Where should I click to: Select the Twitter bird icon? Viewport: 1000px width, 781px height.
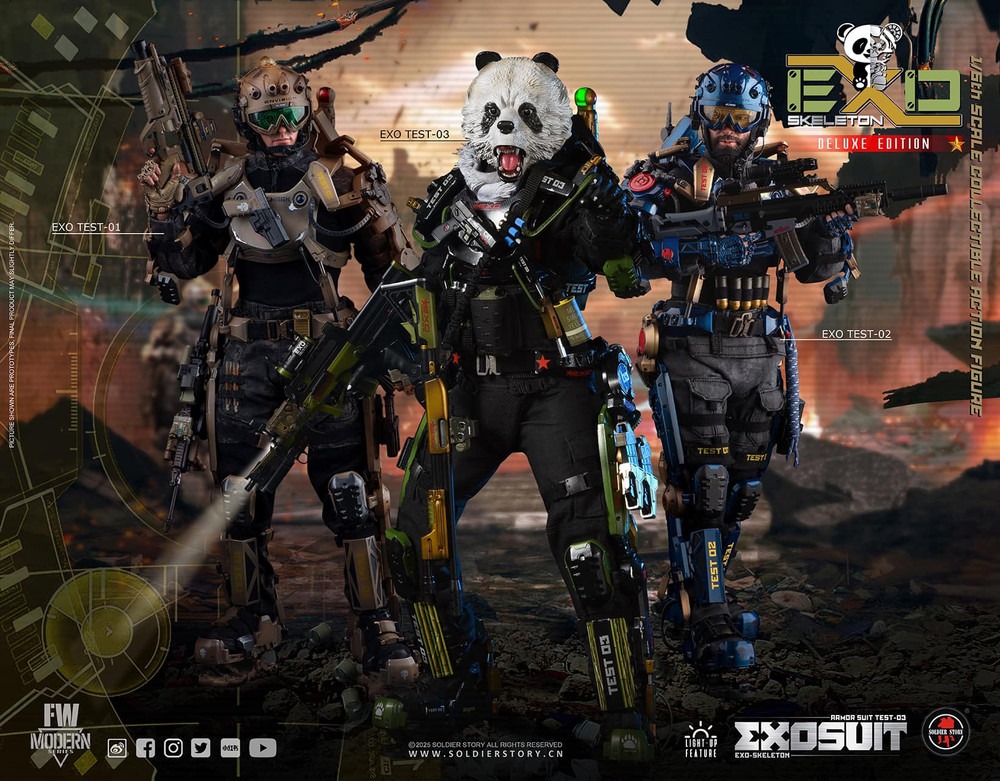pos(201,747)
